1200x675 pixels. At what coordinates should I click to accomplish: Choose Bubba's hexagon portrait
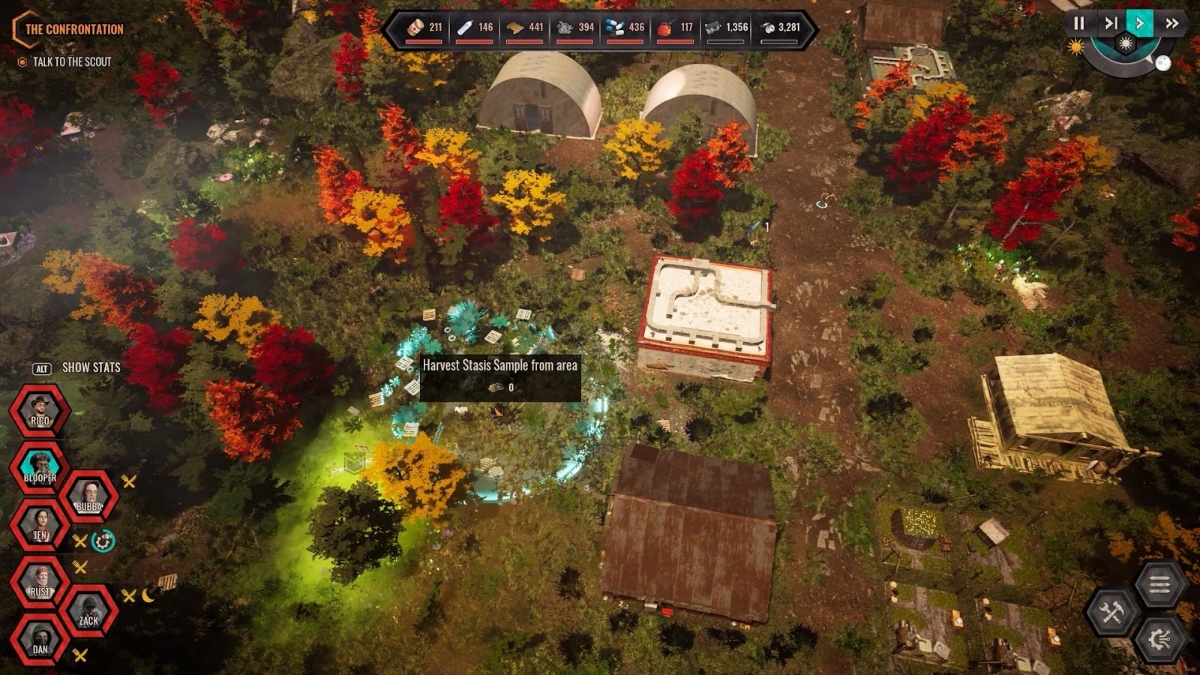(x=89, y=496)
